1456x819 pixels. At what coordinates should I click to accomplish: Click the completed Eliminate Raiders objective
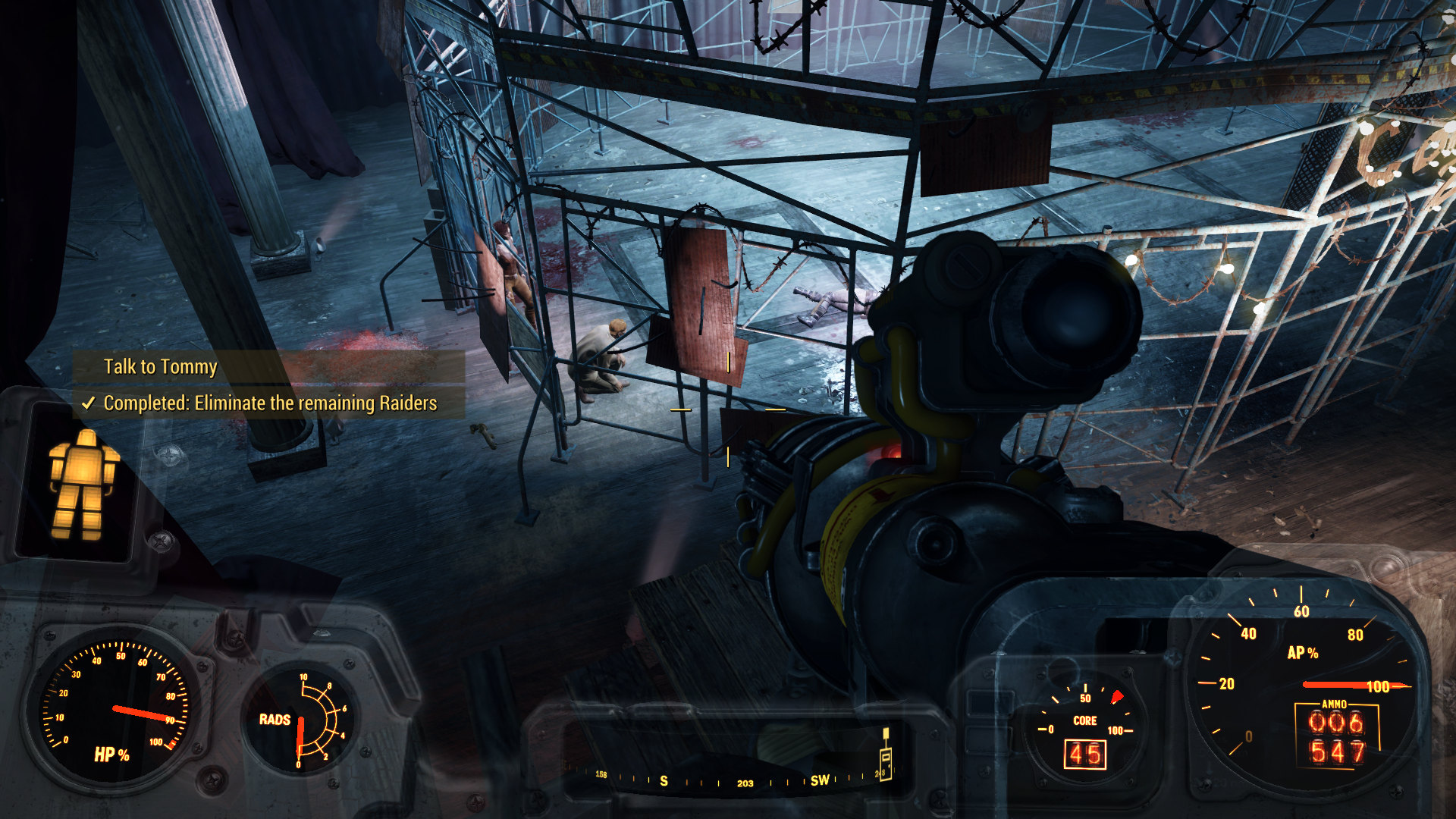[x=270, y=403]
